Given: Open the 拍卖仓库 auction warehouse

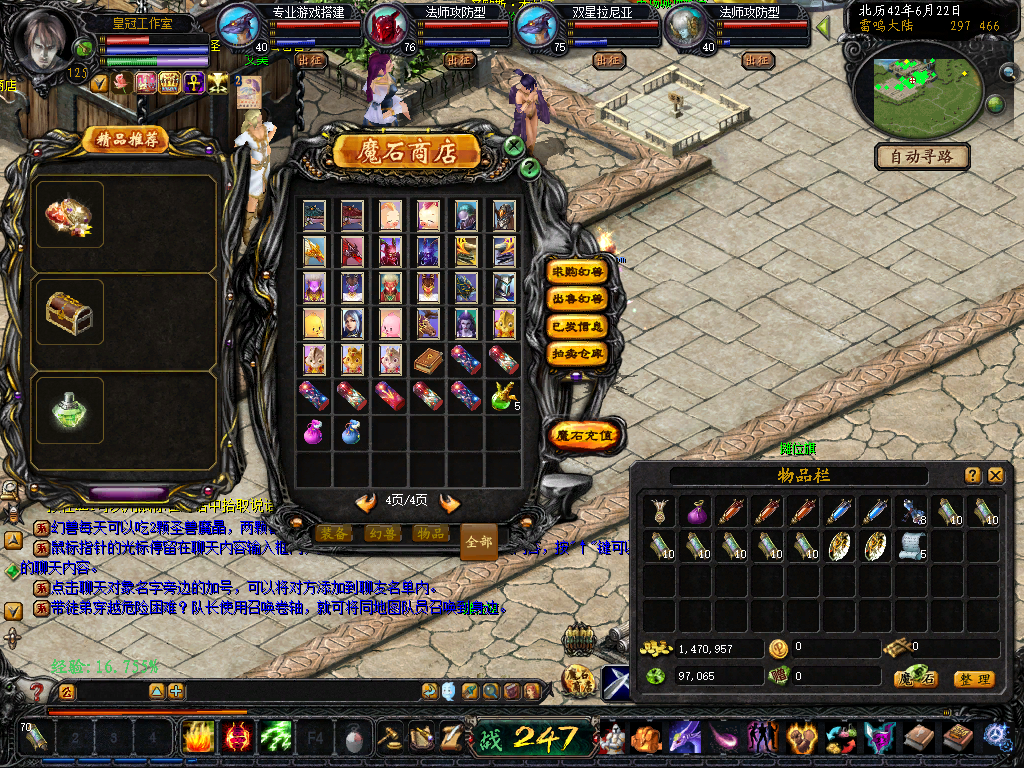Looking at the screenshot, I should 577,353.
